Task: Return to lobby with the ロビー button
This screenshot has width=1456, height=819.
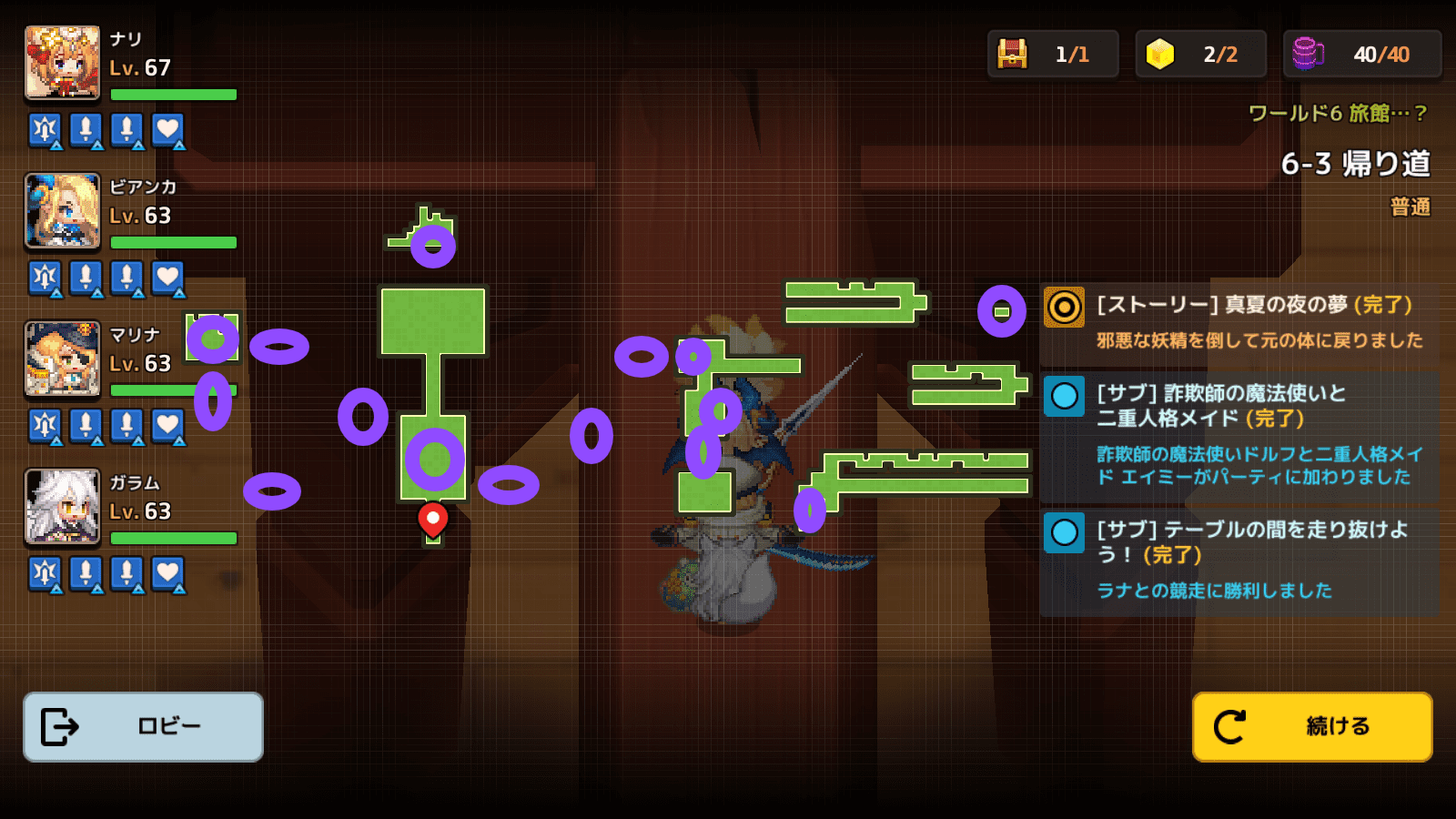Action: [x=143, y=726]
